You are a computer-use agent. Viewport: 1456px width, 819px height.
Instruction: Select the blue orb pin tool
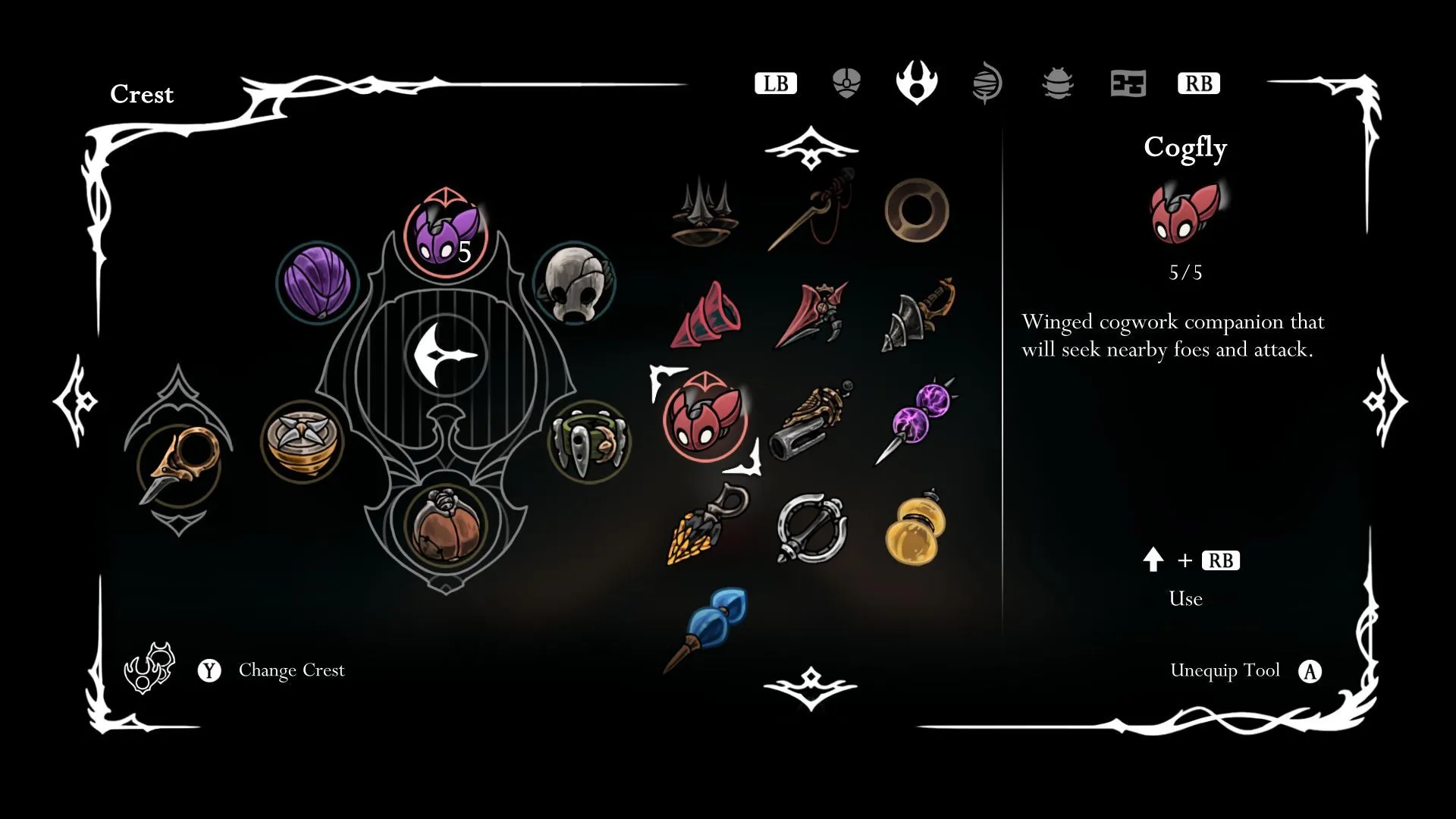click(x=707, y=626)
